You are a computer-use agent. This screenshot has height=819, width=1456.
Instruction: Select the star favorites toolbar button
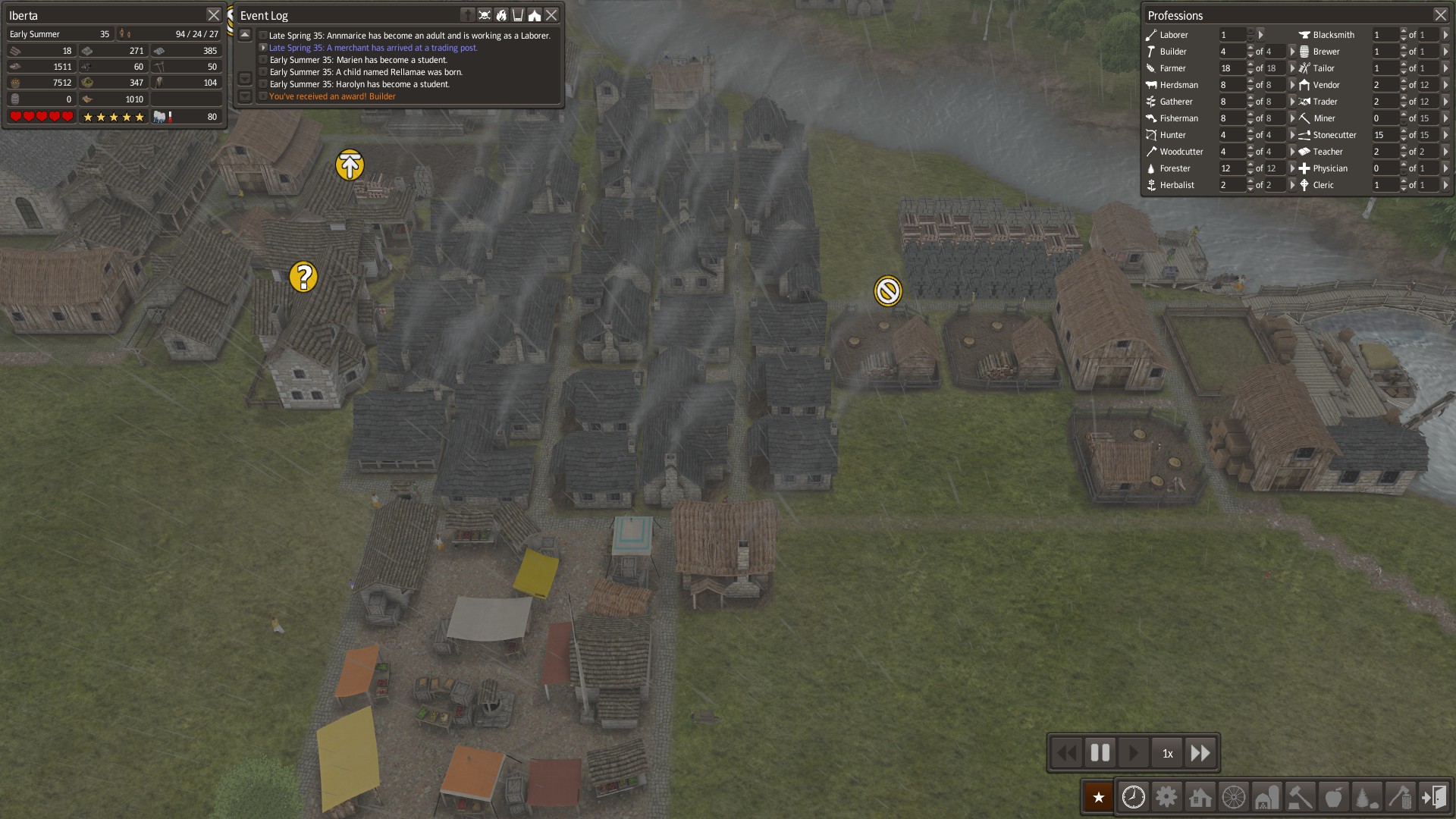click(1098, 797)
